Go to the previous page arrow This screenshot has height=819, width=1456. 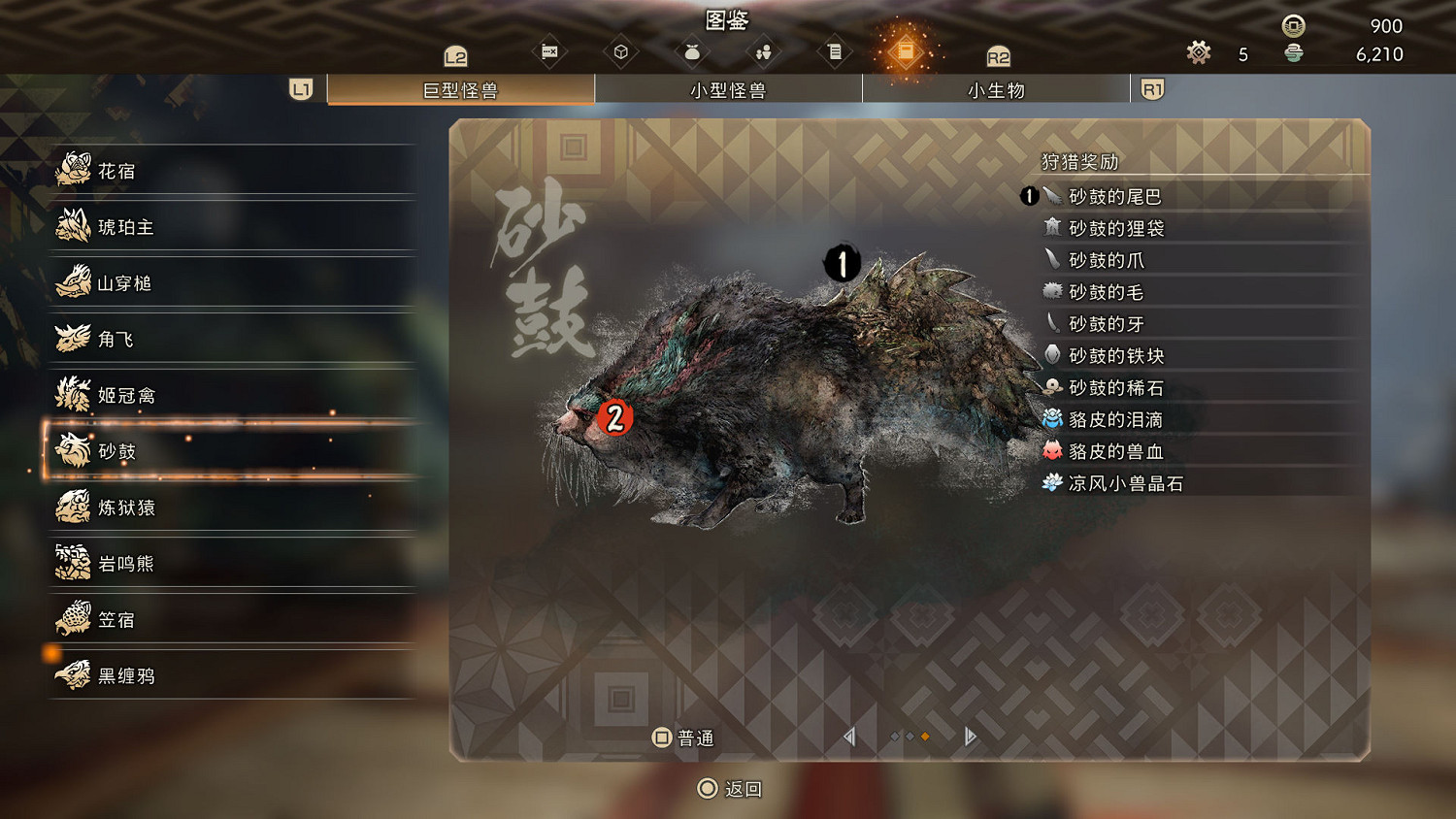coord(849,737)
